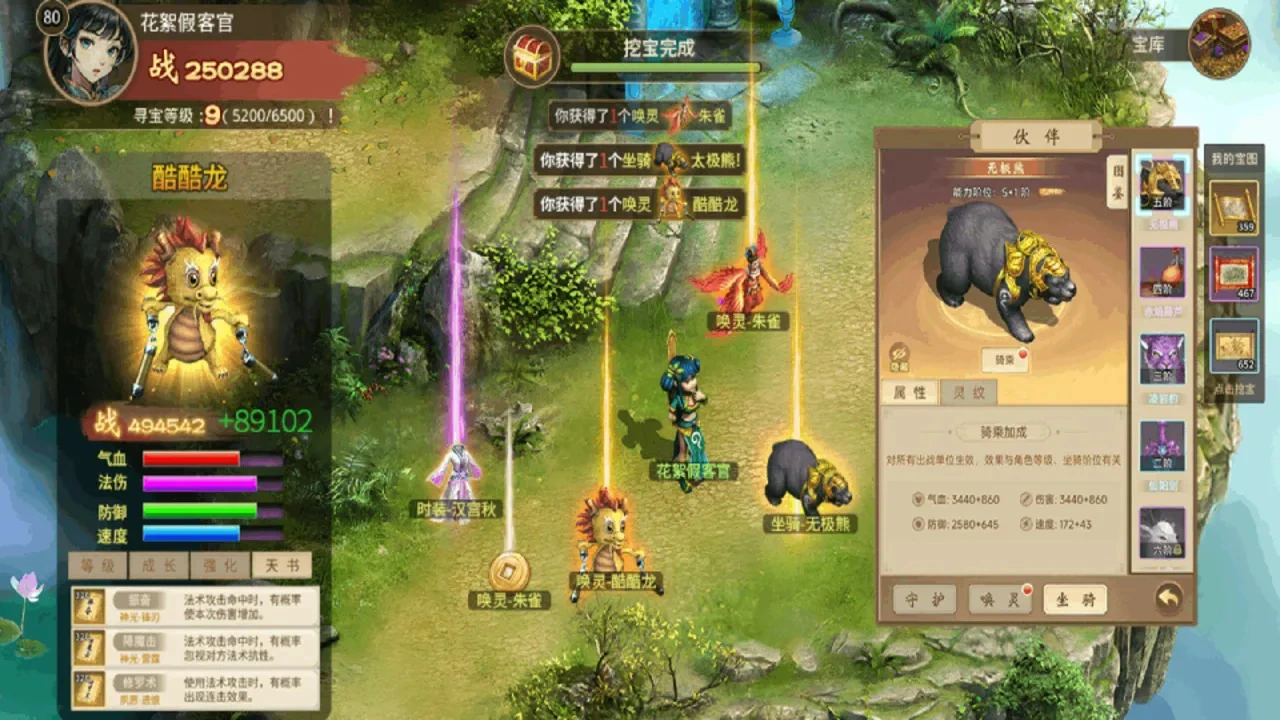This screenshot has height=720, width=1280.
Task: Select the 坐骑 mount section
Action: [x=1075, y=599]
